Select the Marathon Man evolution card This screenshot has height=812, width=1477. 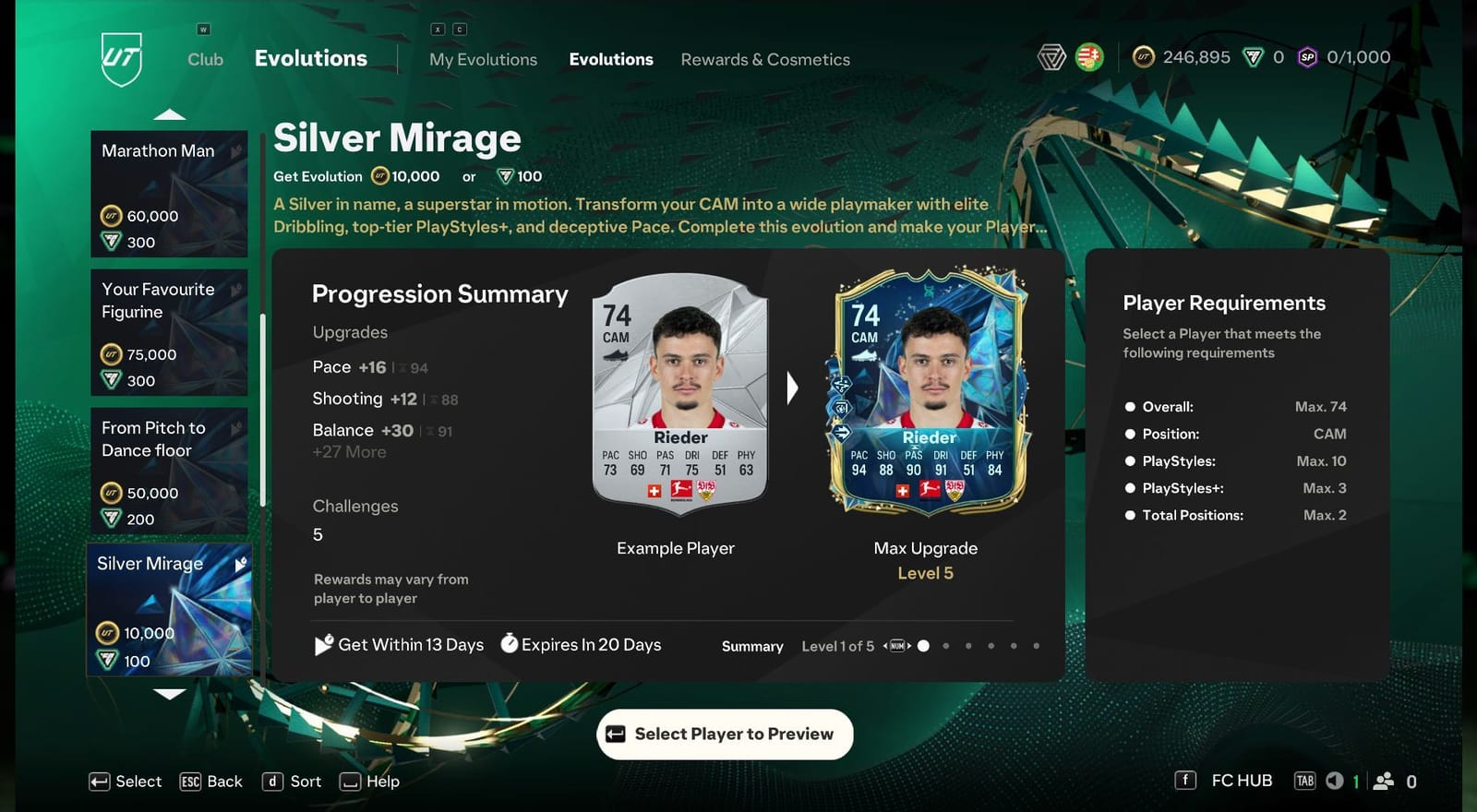pyautogui.click(x=169, y=194)
